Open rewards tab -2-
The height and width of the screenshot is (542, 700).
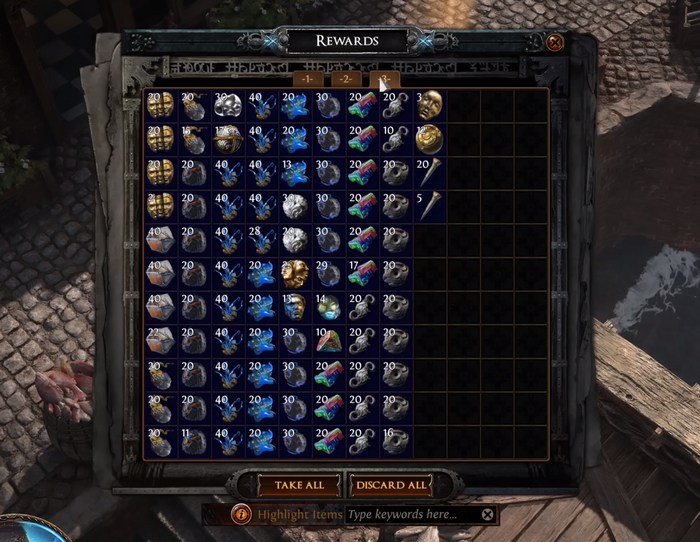(x=346, y=79)
